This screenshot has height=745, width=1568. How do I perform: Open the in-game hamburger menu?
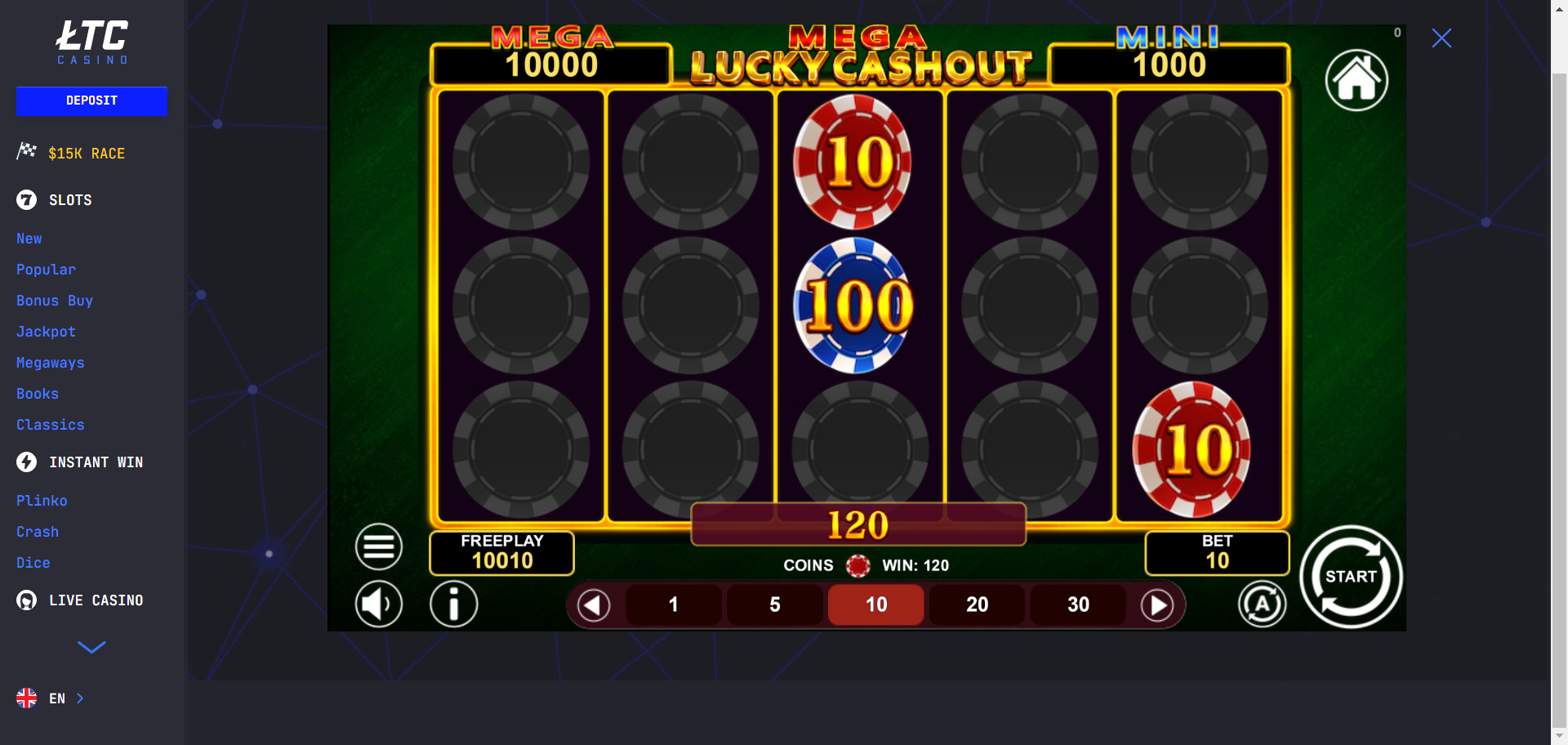point(378,546)
